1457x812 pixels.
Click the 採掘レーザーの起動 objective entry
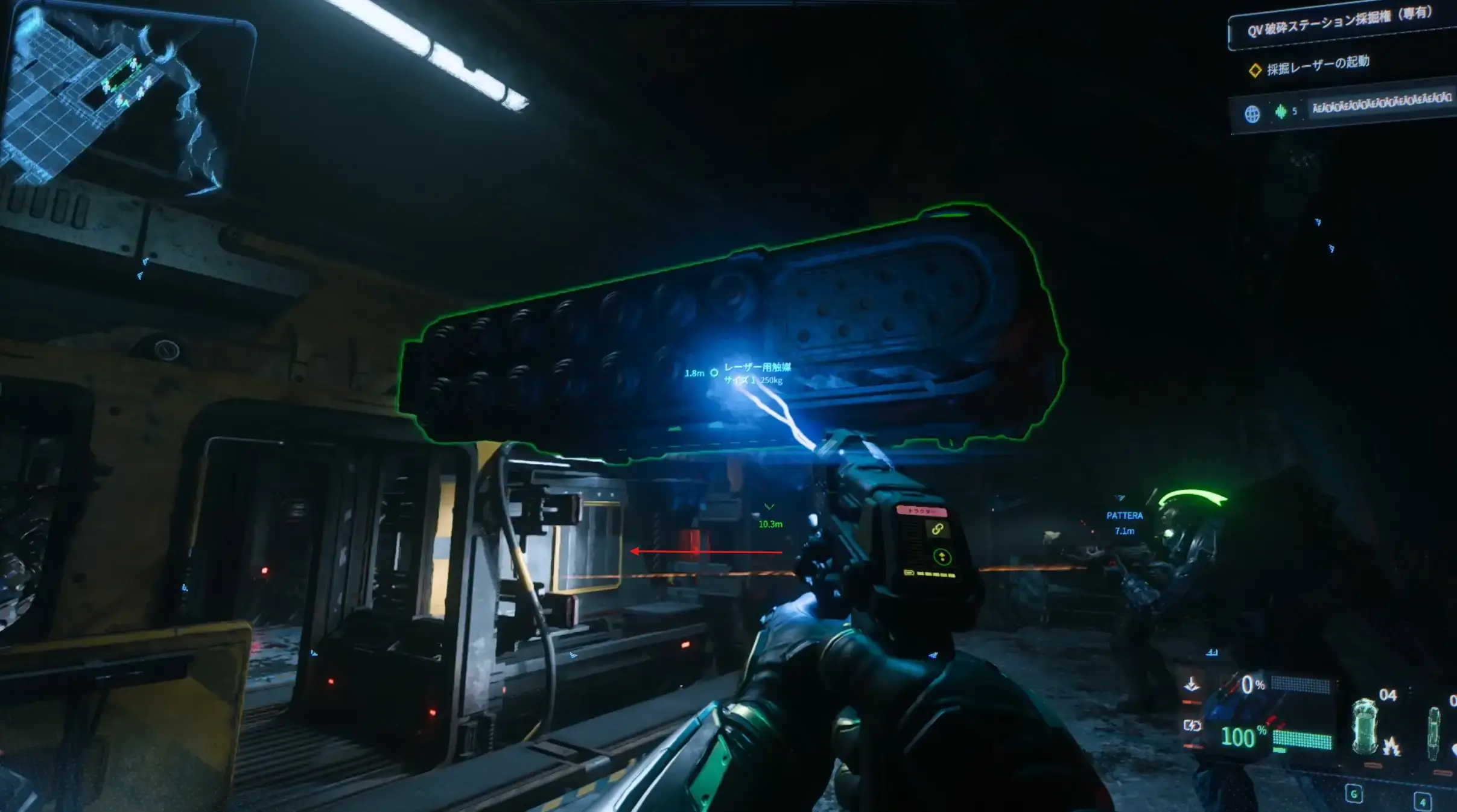point(1317,65)
